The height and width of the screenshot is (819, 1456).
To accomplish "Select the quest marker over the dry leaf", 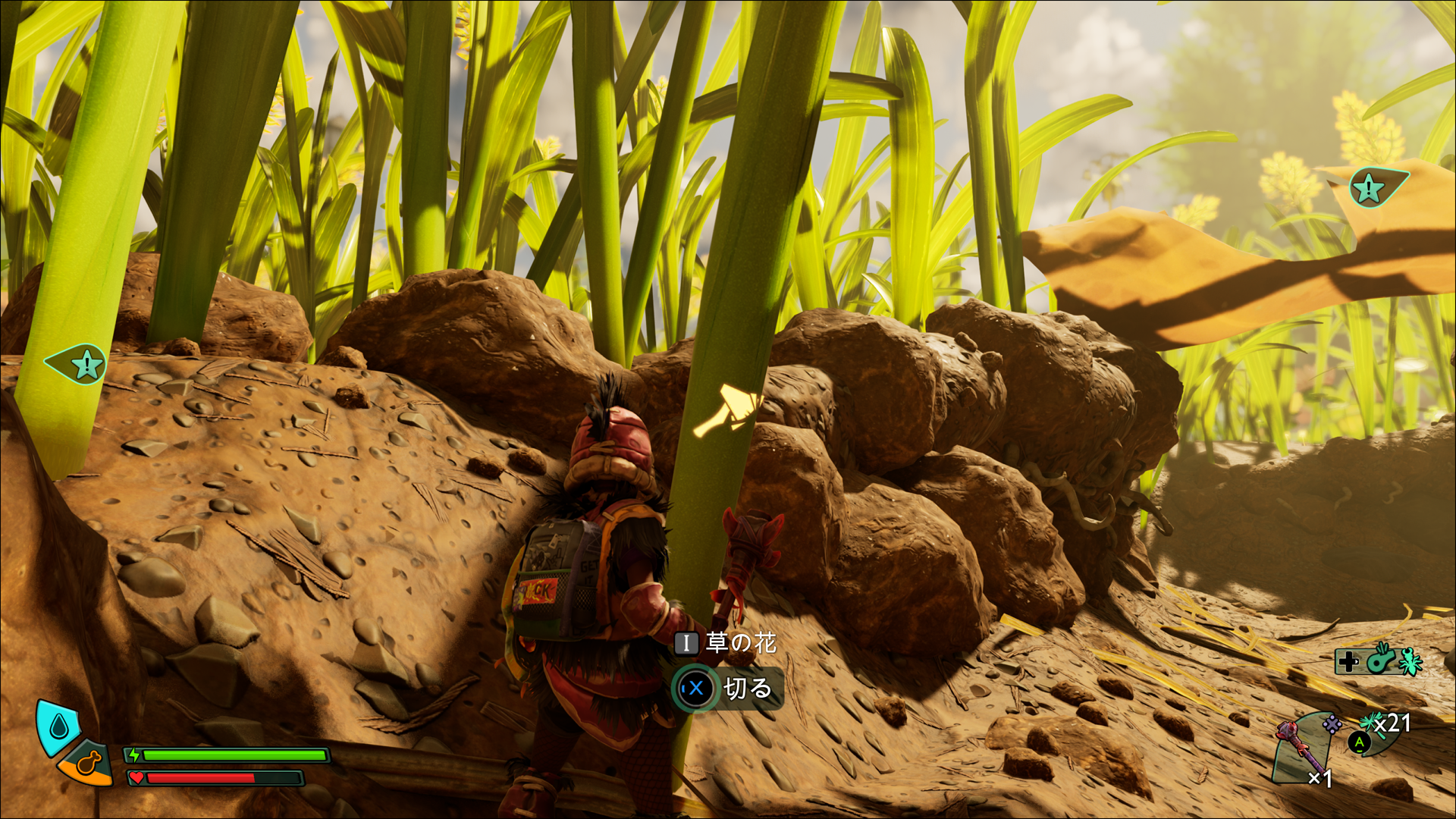I will (x=1370, y=189).
